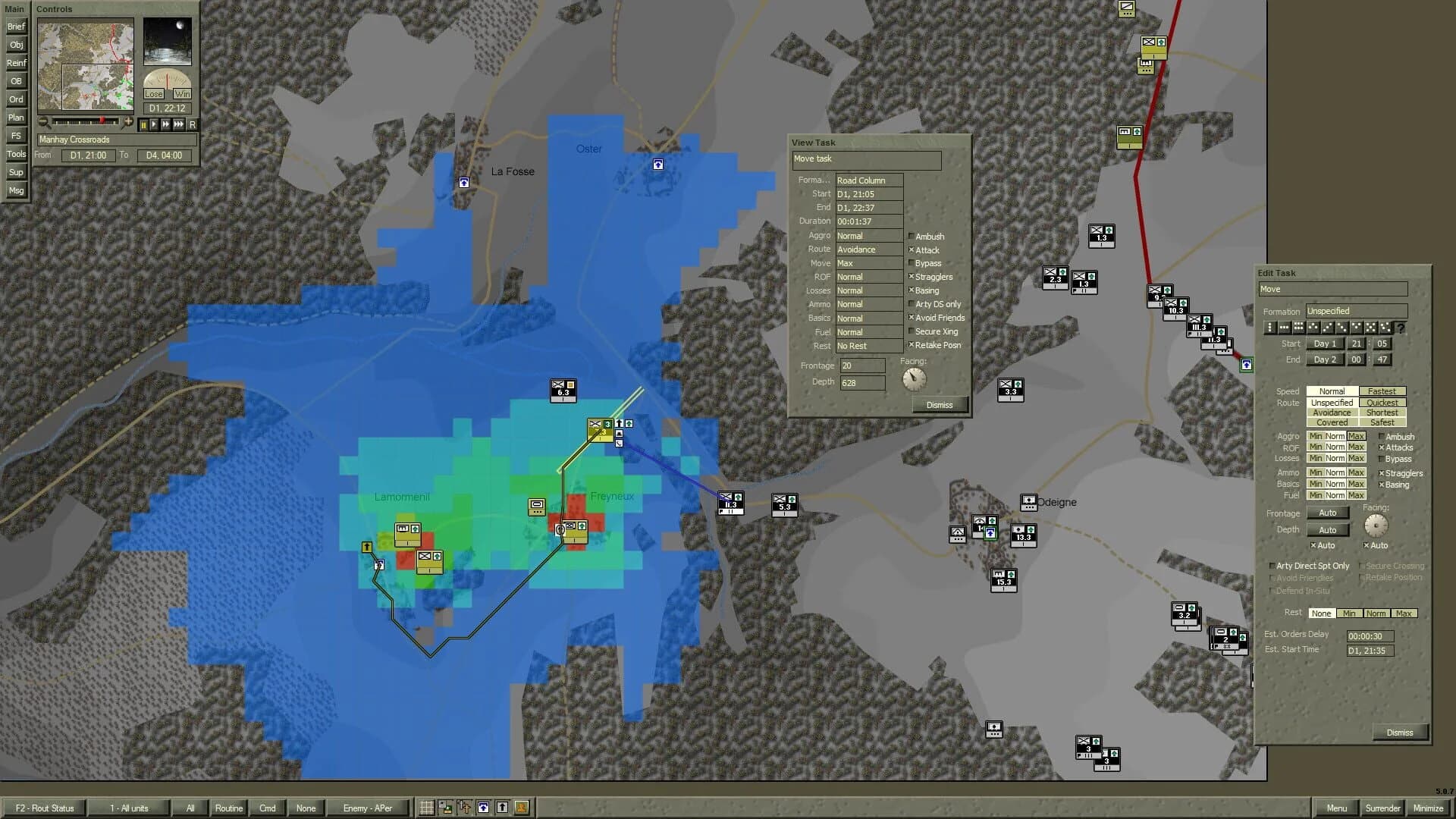The width and height of the screenshot is (1456, 819).
Task: Select the line-abreast formation icon
Action: (x=1285, y=328)
